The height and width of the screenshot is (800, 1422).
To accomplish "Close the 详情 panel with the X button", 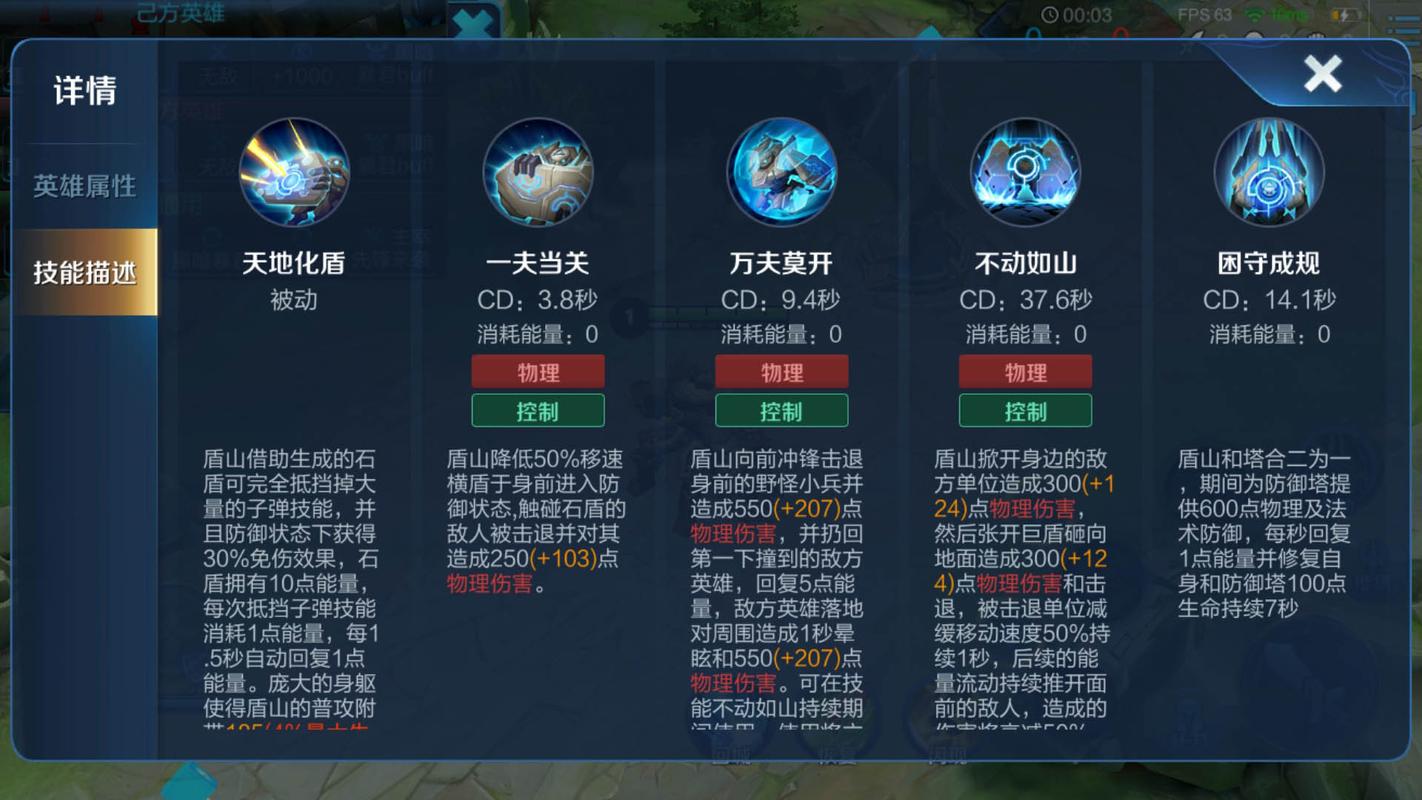I will coord(1322,72).
